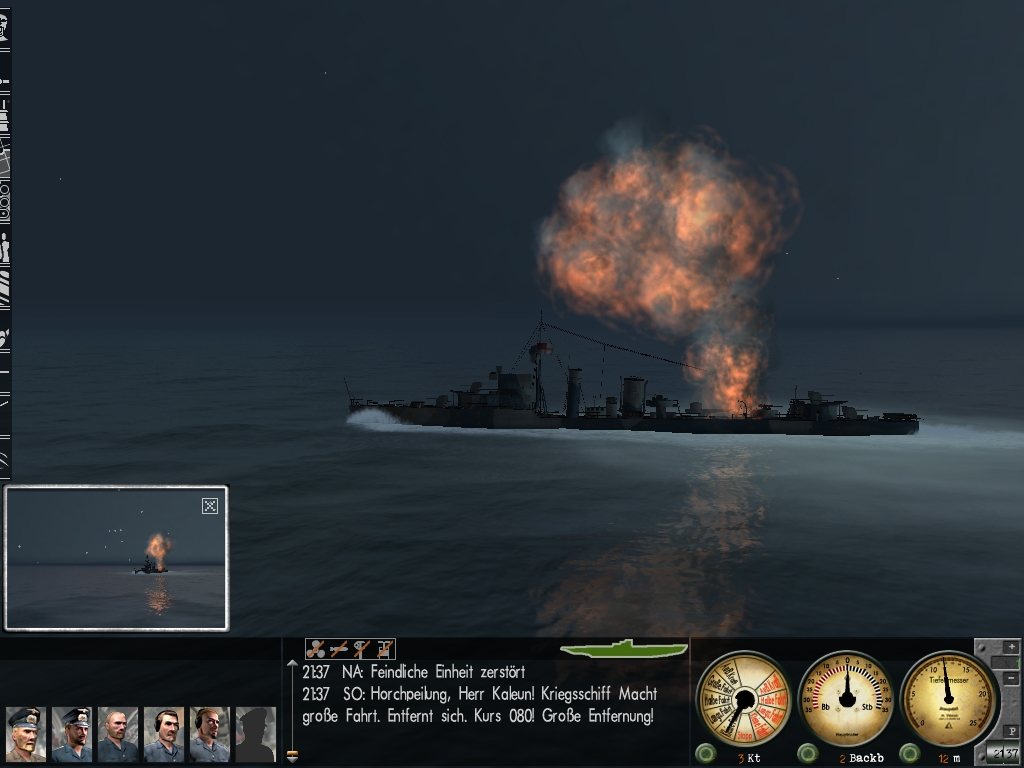Select the bald crewman portrait
This screenshot has height=768, width=1024.
118,734
